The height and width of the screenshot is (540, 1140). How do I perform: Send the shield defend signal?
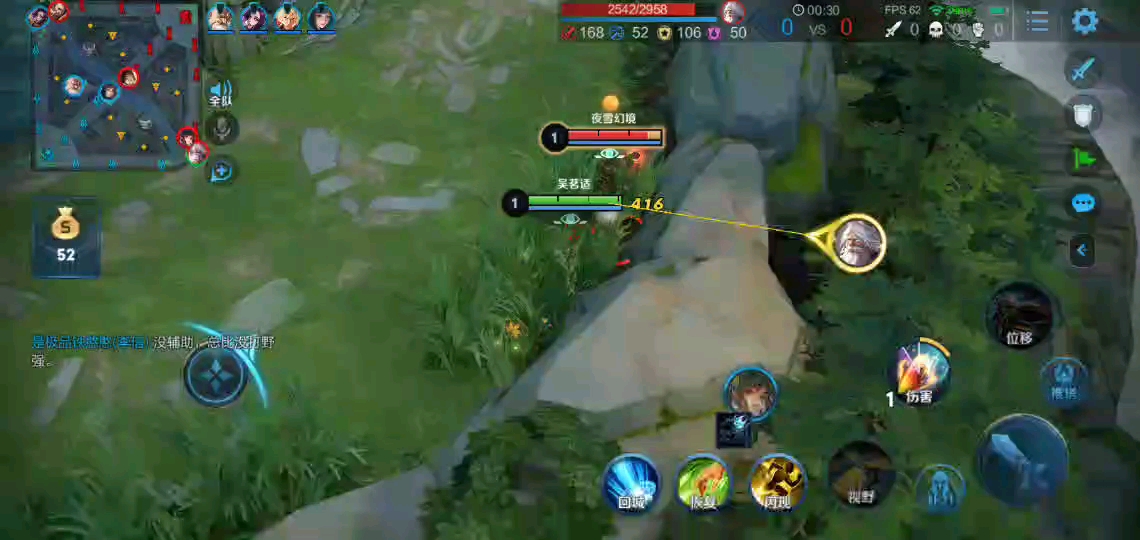[1083, 113]
